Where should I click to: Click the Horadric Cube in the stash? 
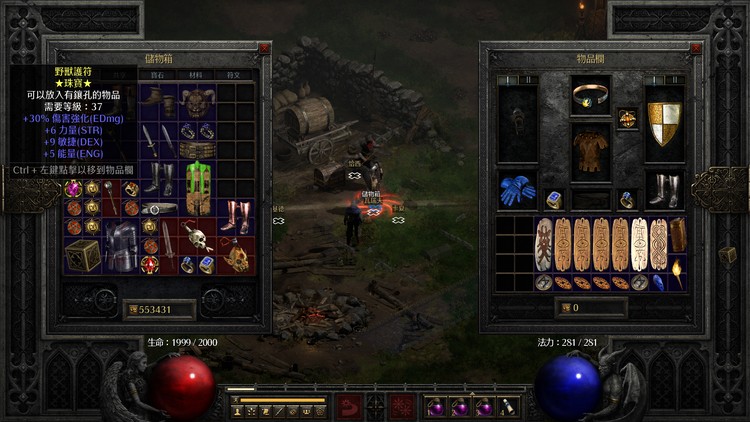pos(82,254)
